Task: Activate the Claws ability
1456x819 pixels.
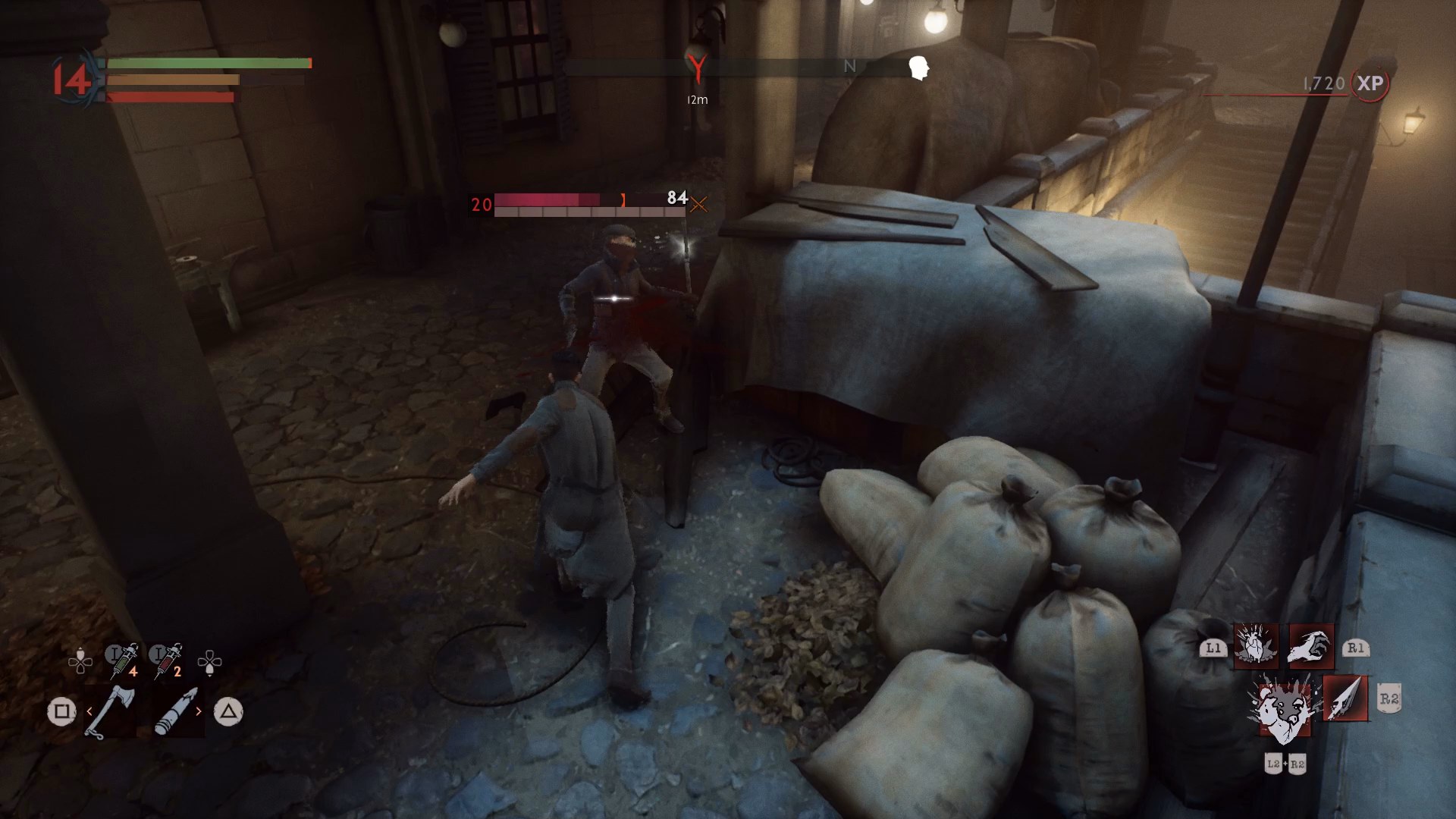Action: pyautogui.click(x=1311, y=646)
